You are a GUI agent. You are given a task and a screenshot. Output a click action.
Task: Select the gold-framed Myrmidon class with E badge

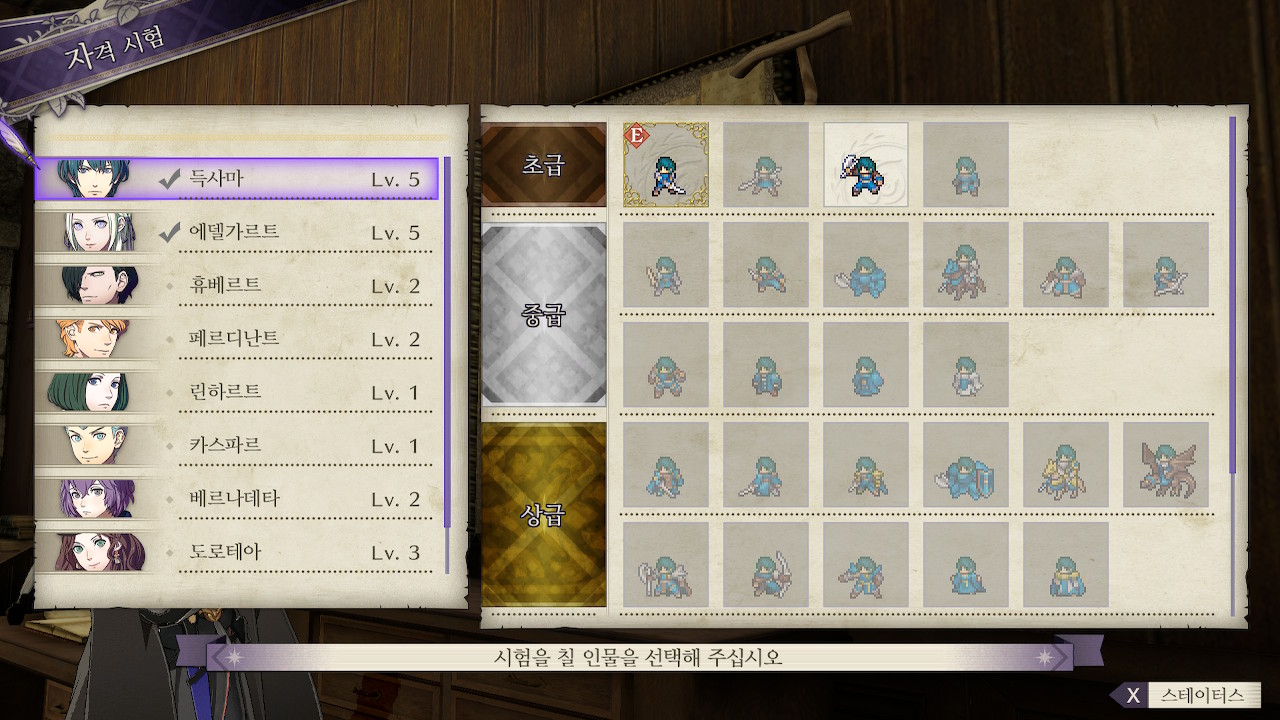666,164
